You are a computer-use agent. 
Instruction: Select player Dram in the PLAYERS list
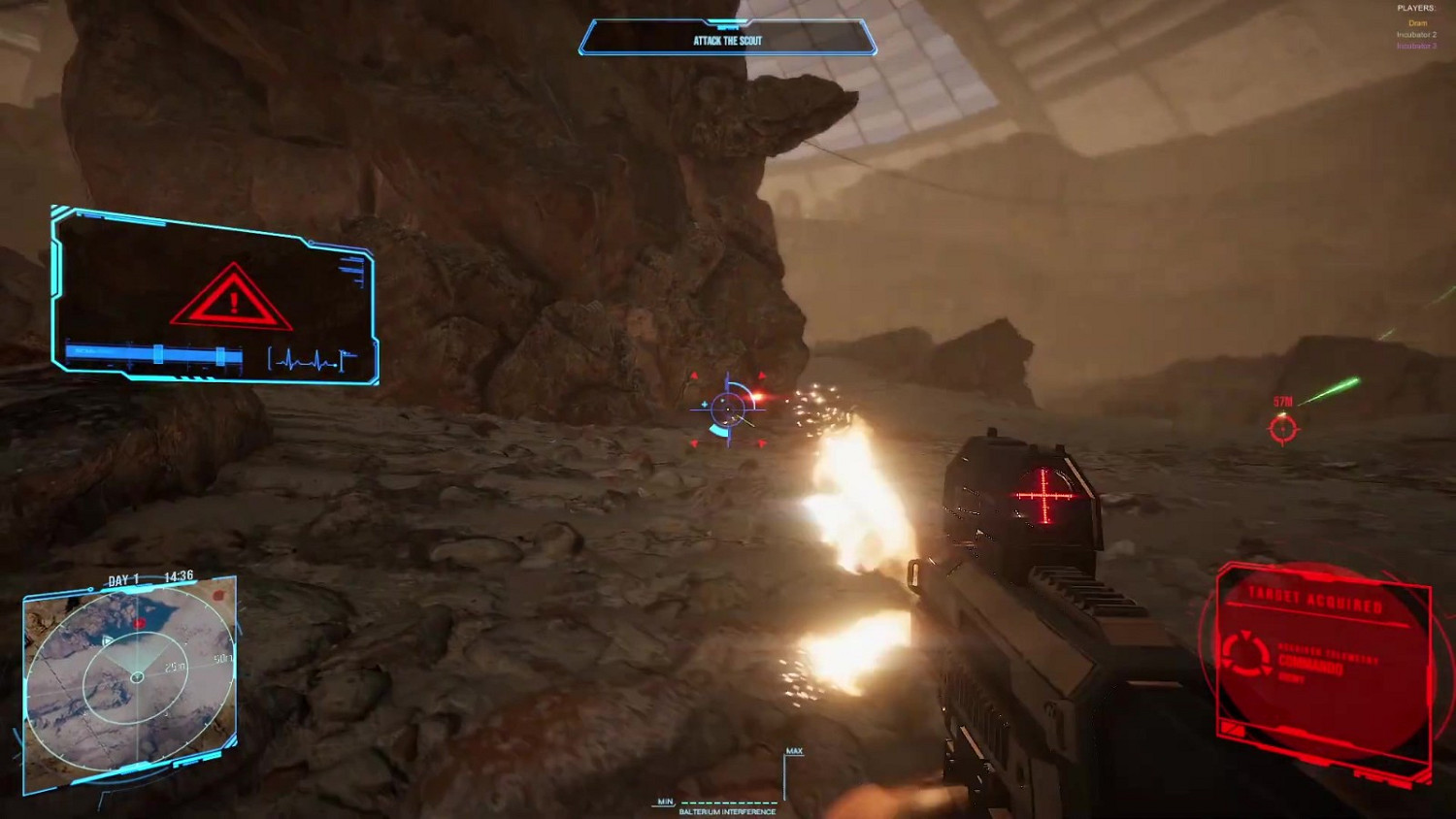[x=1418, y=23]
